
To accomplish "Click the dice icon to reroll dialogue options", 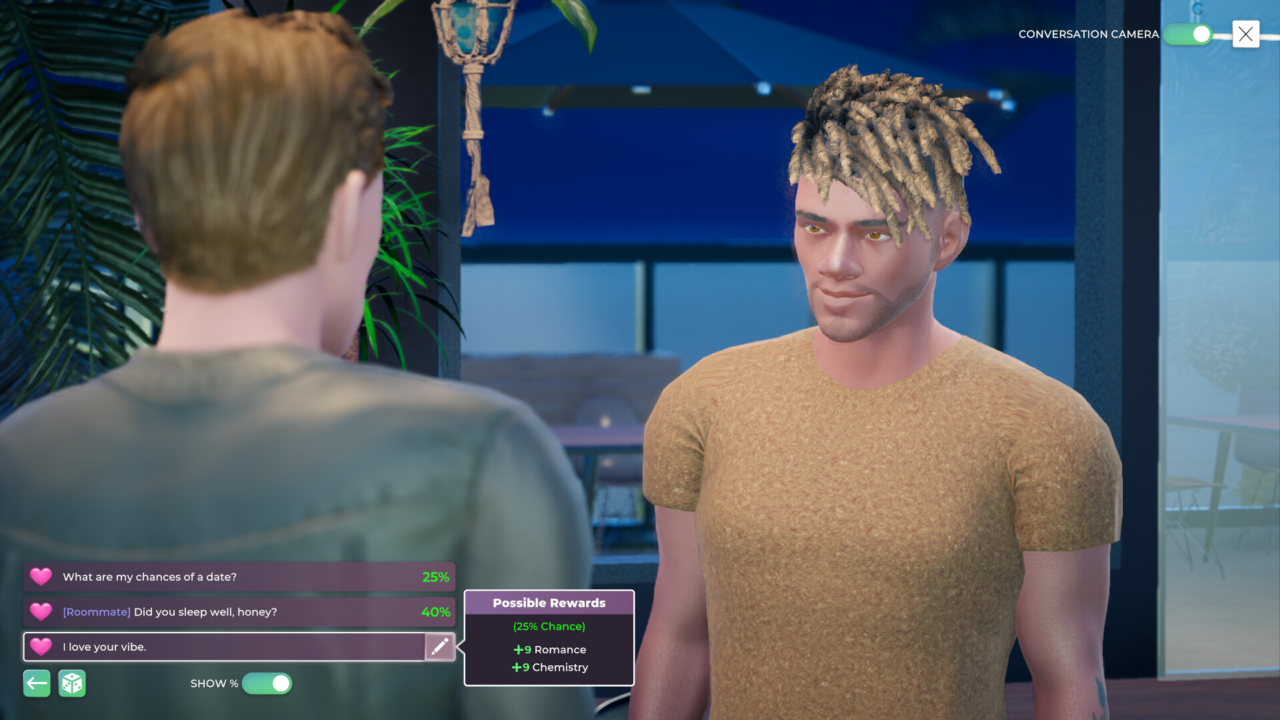I will tap(71, 683).
